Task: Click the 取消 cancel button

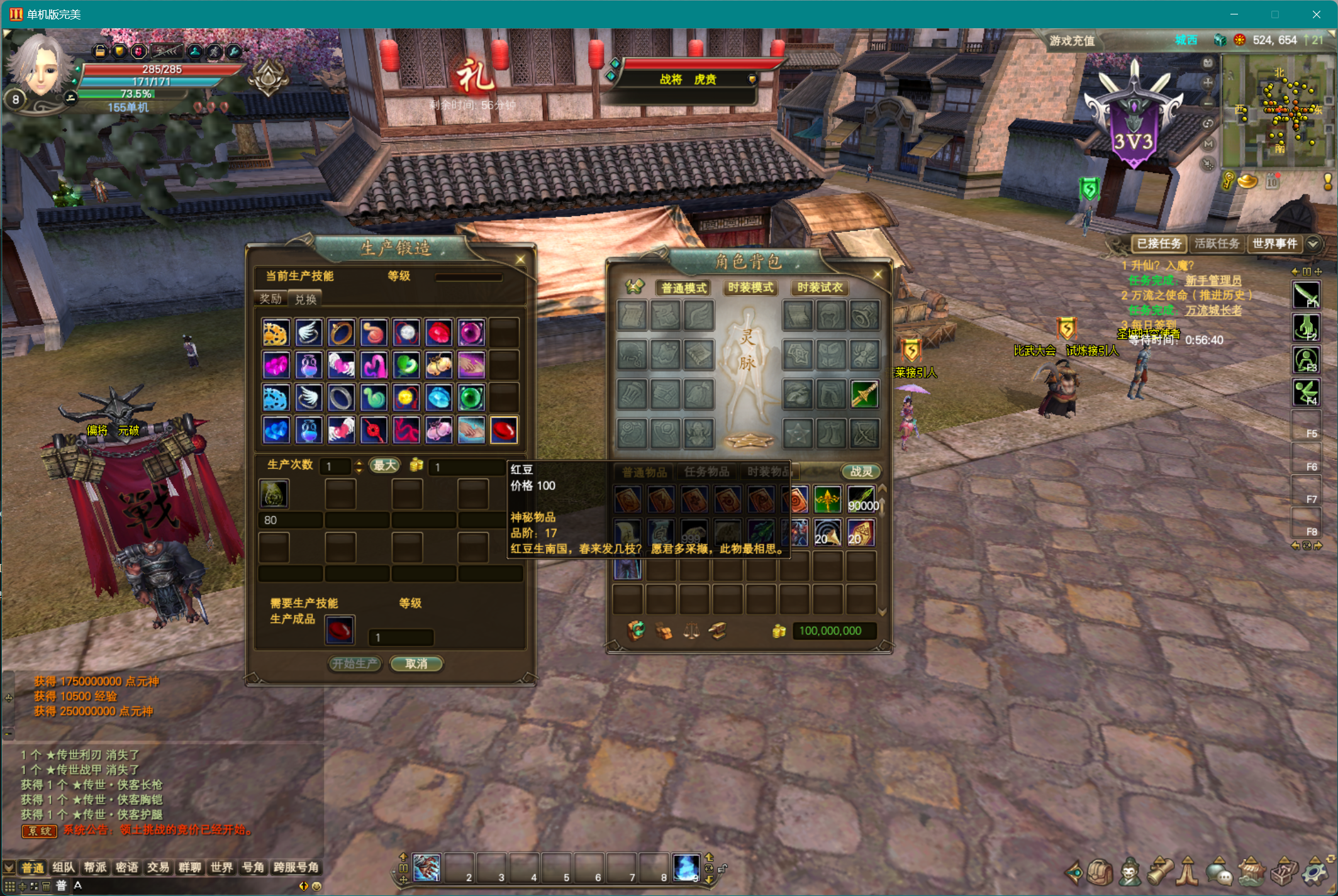Action: pos(416,663)
